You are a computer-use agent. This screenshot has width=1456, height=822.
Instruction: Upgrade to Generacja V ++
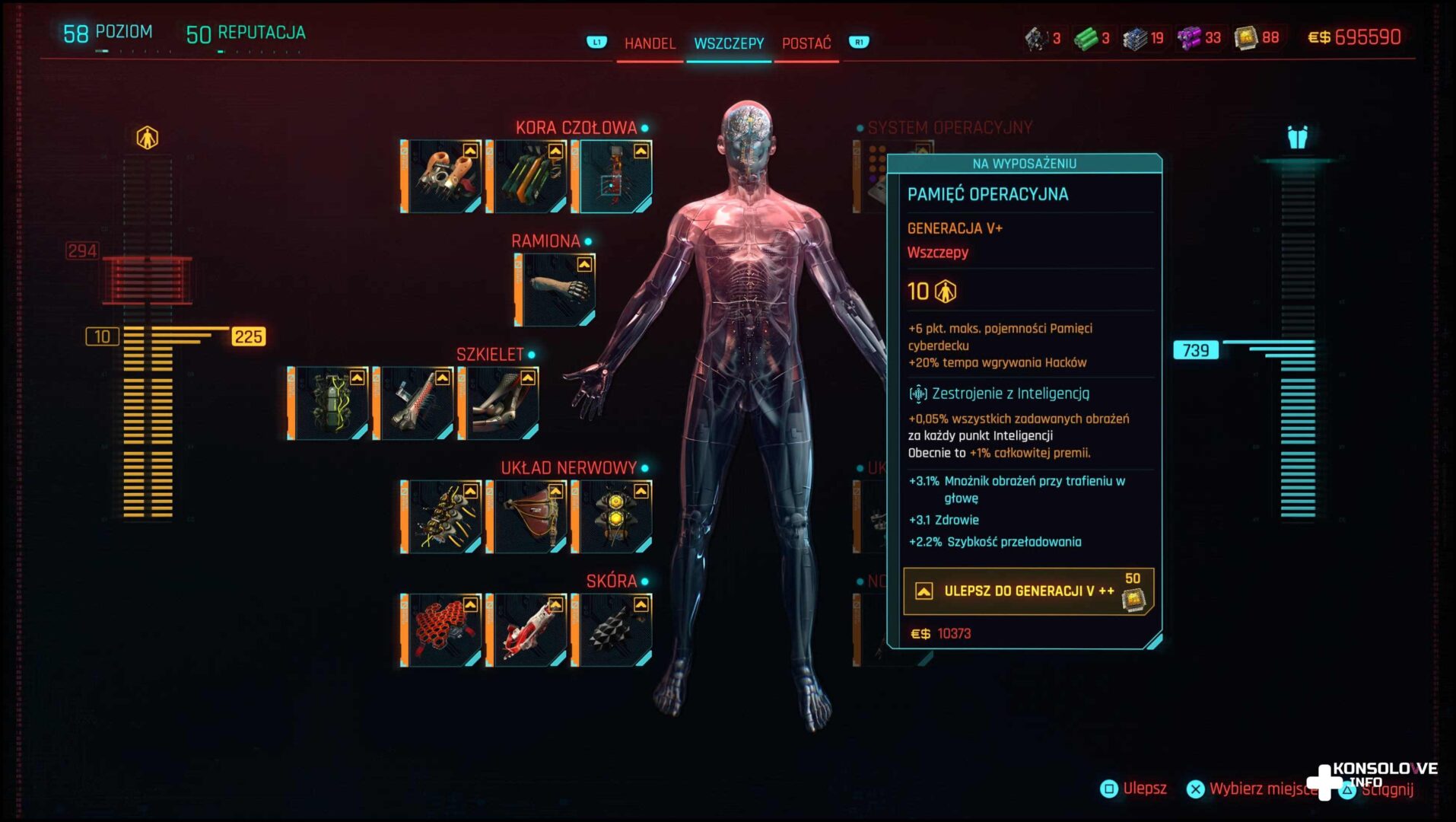1028,591
